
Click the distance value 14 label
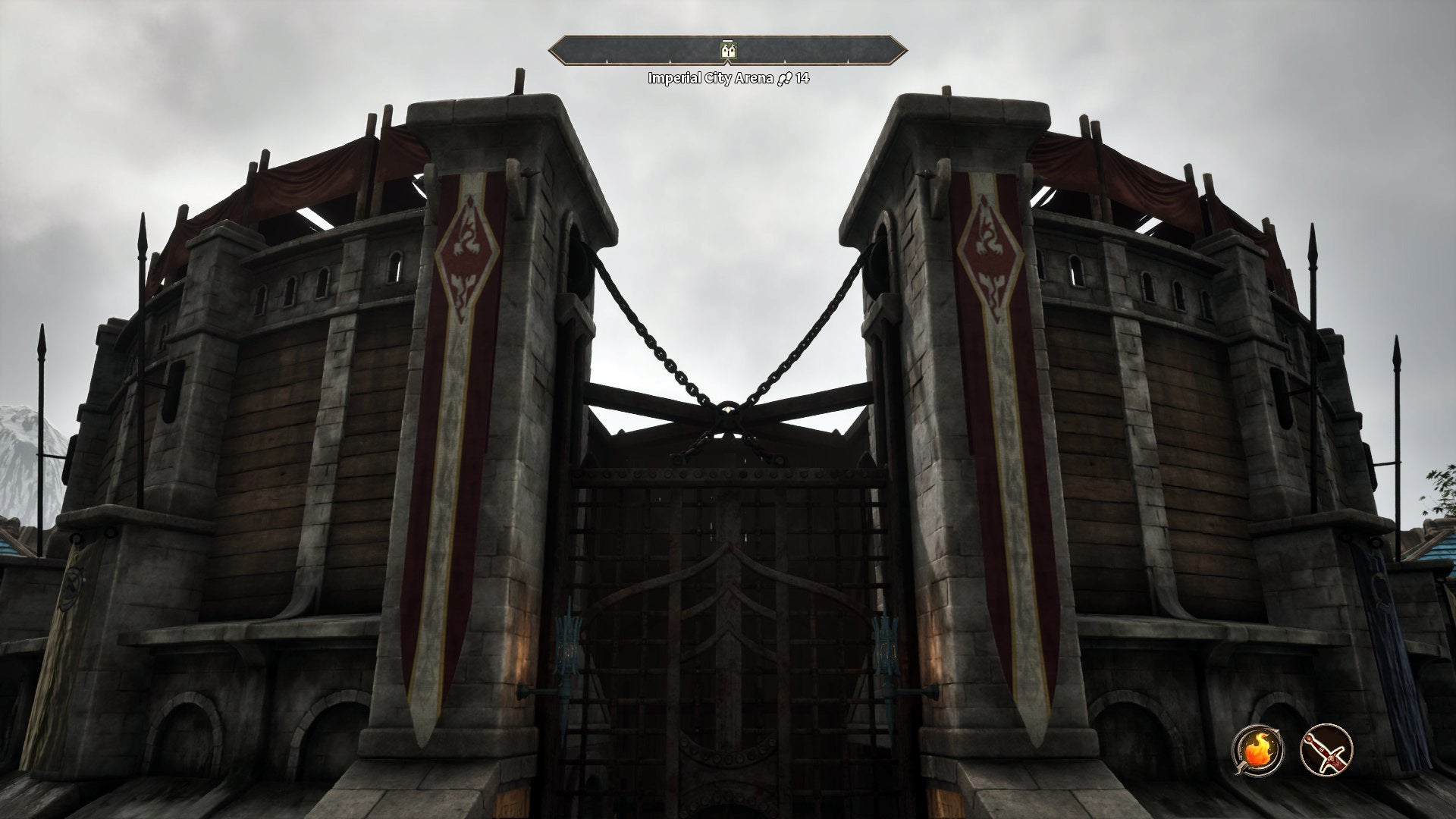point(803,77)
